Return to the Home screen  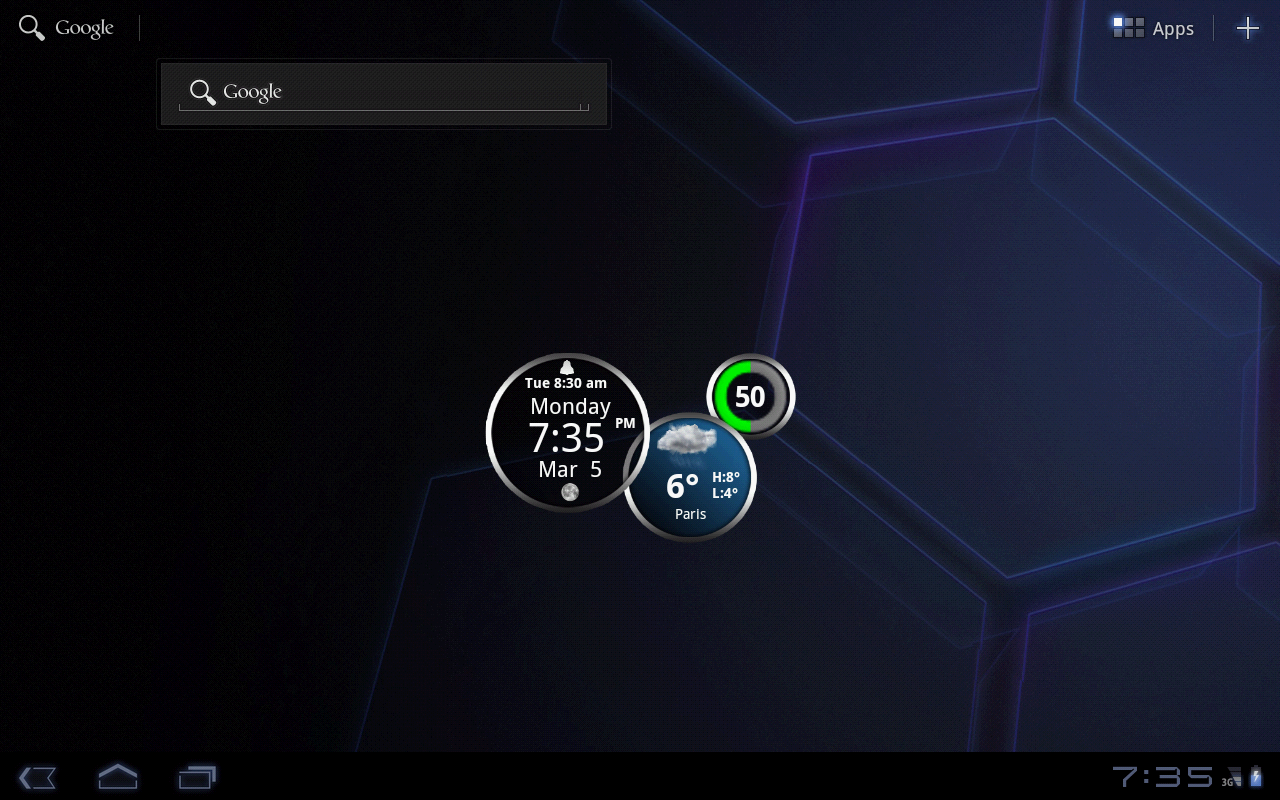[117, 776]
